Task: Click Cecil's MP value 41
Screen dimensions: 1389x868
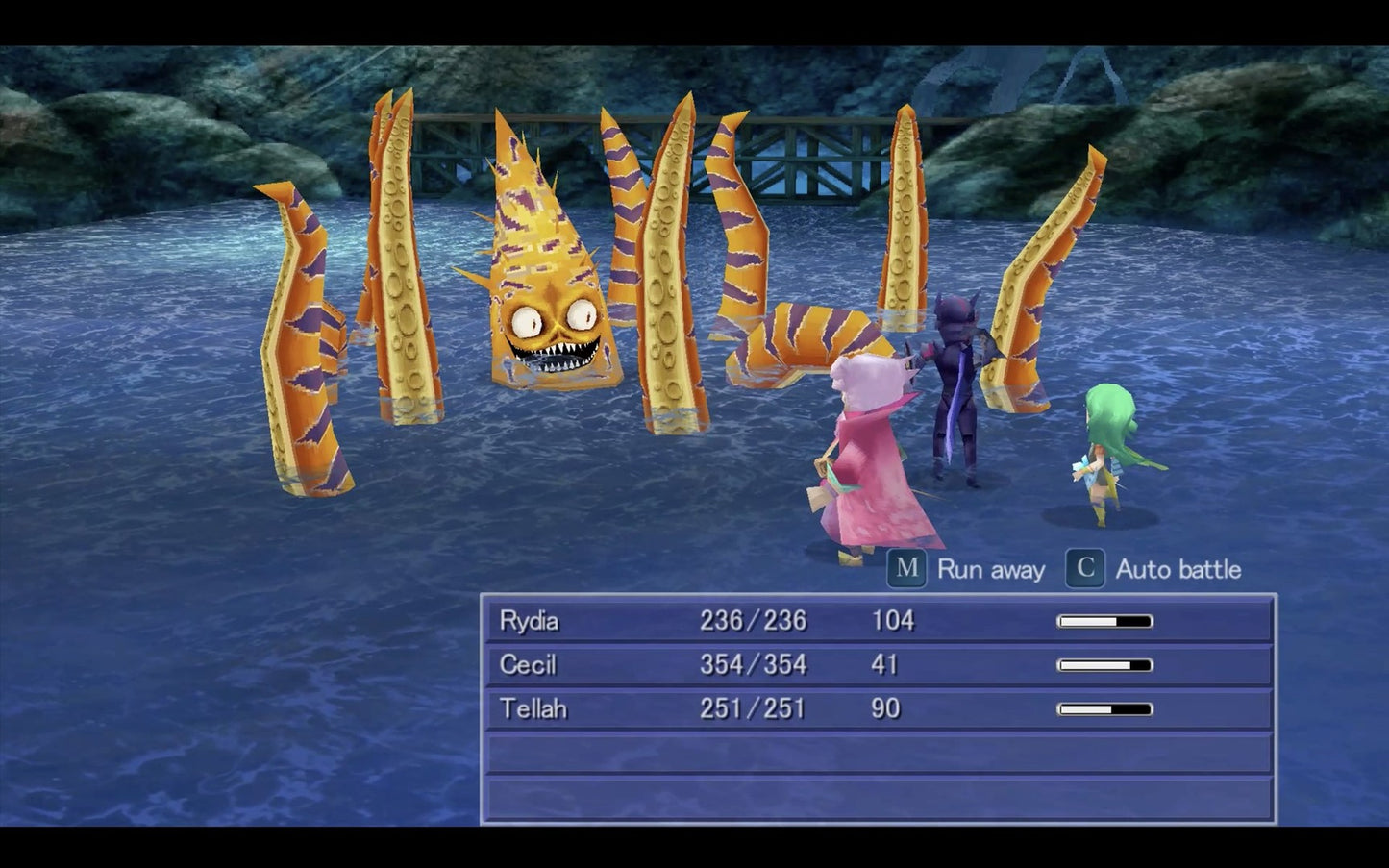Action: (x=885, y=664)
